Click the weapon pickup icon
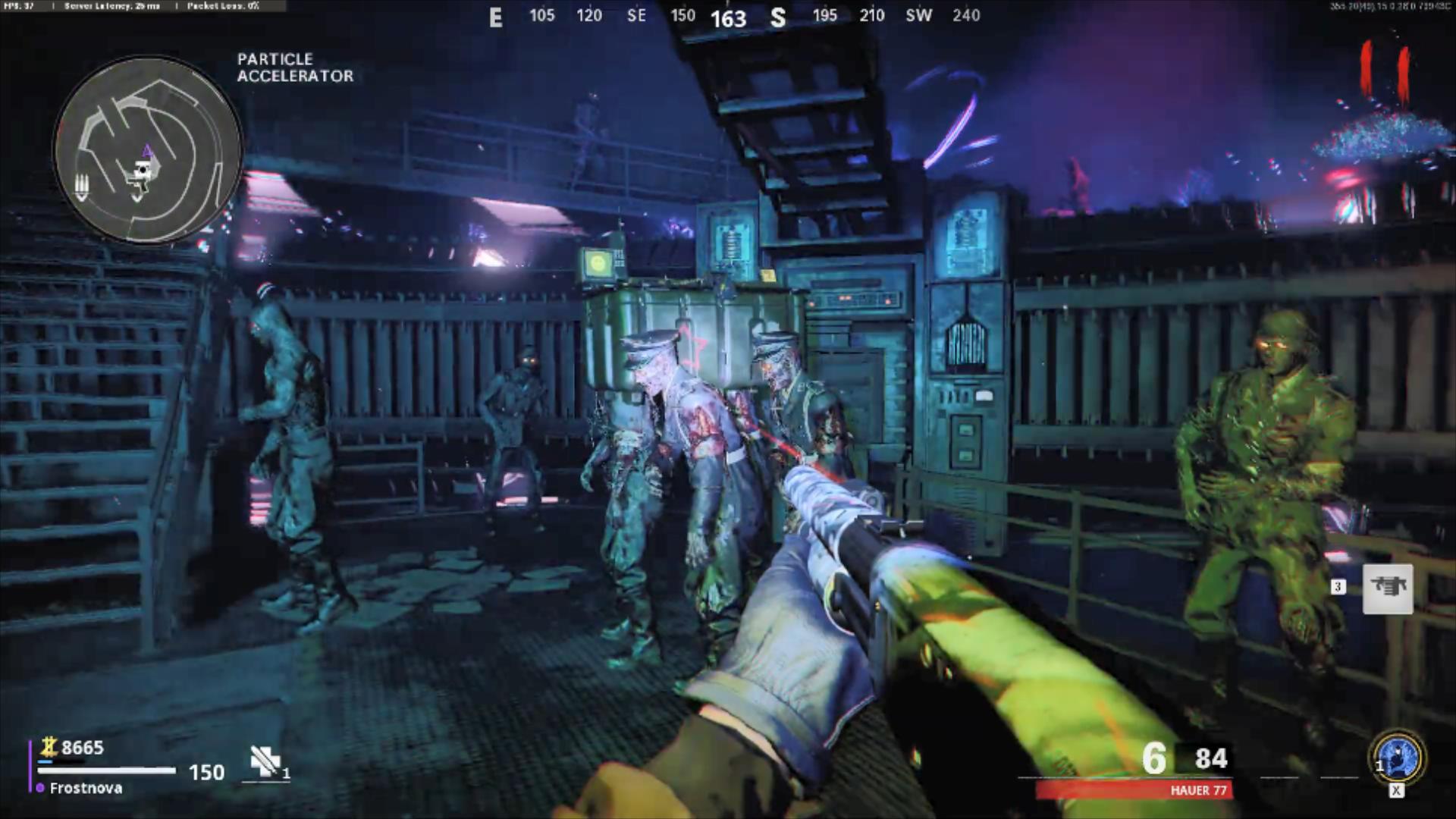Viewport: 1456px width, 819px height. click(x=1388, y=588)
